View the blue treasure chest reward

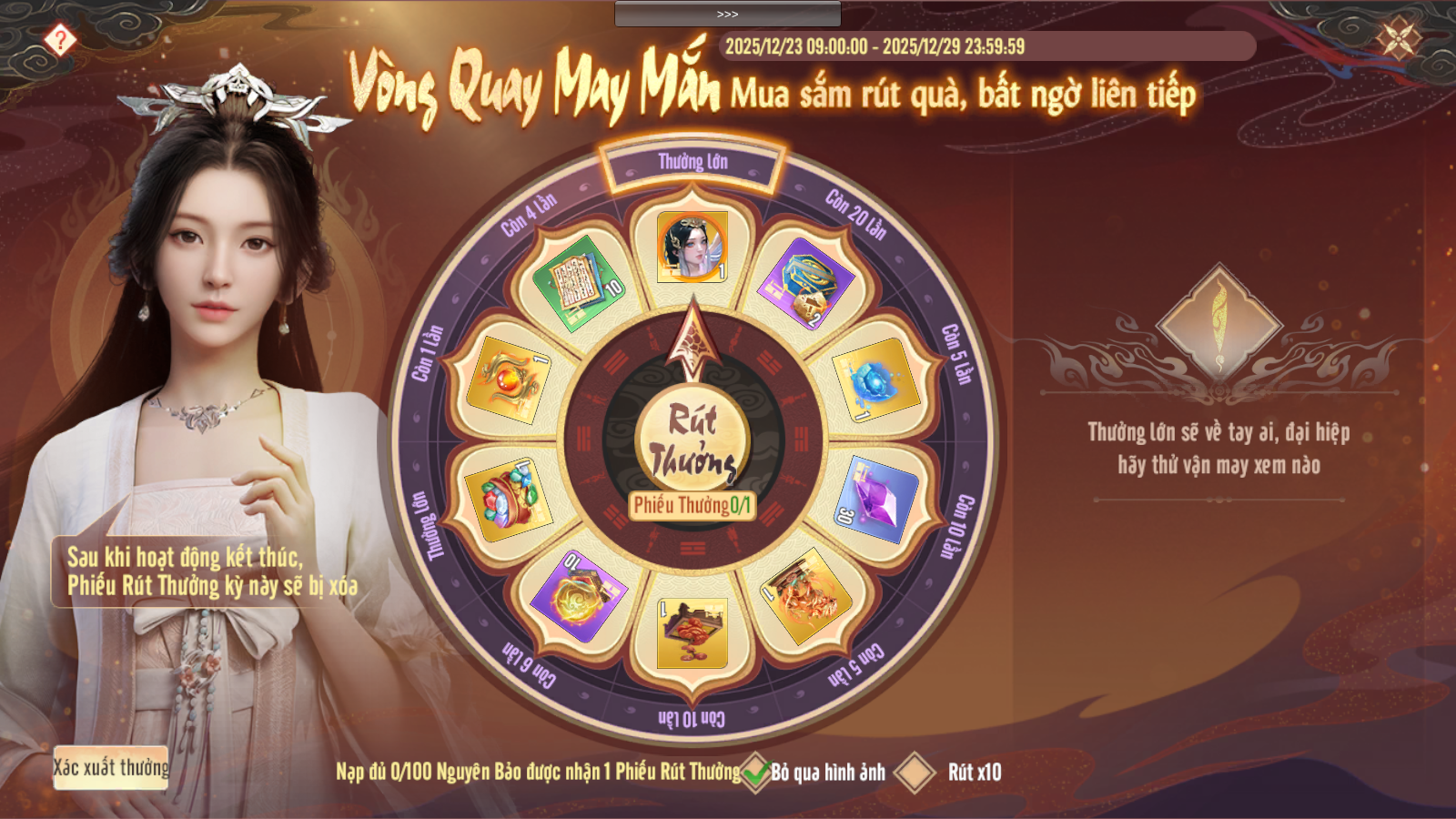[x=805, y=283]
